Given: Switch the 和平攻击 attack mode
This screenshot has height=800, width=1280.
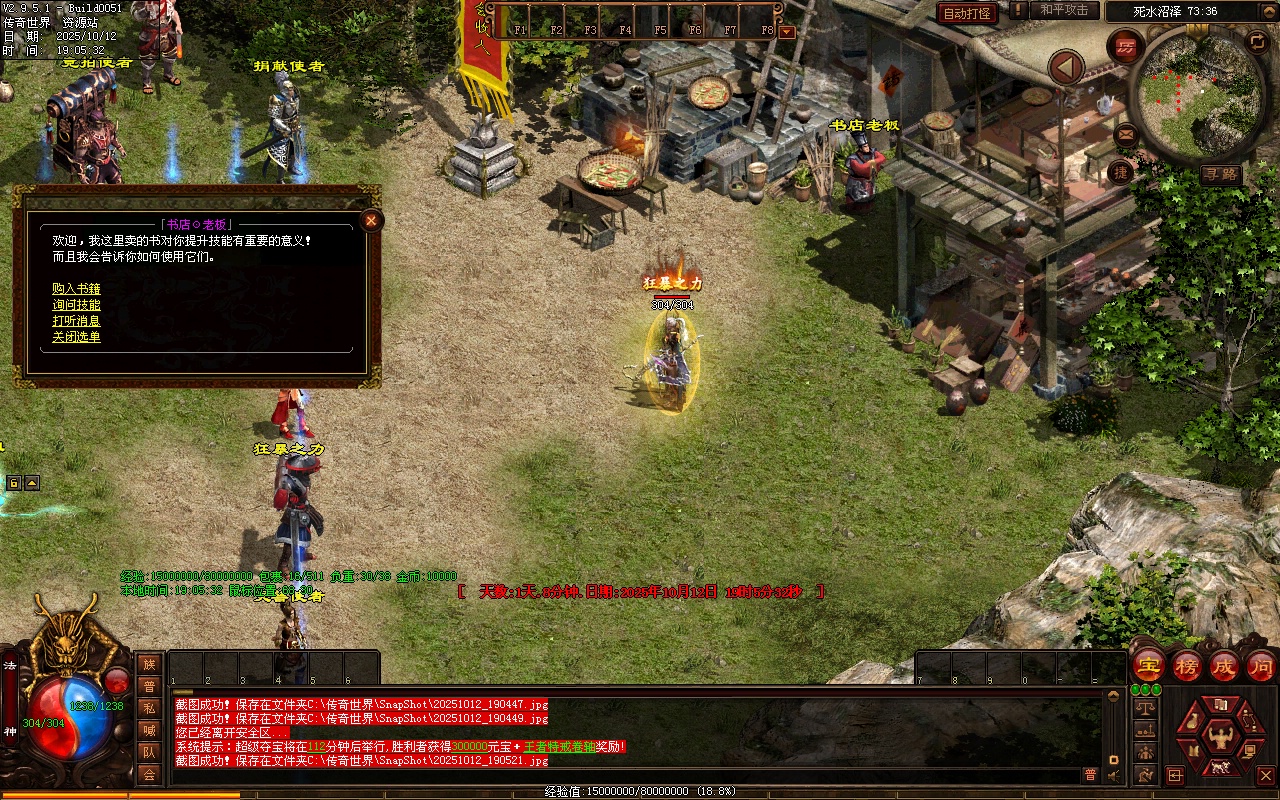Looking at the screenshot, I should click(1063, 10).
